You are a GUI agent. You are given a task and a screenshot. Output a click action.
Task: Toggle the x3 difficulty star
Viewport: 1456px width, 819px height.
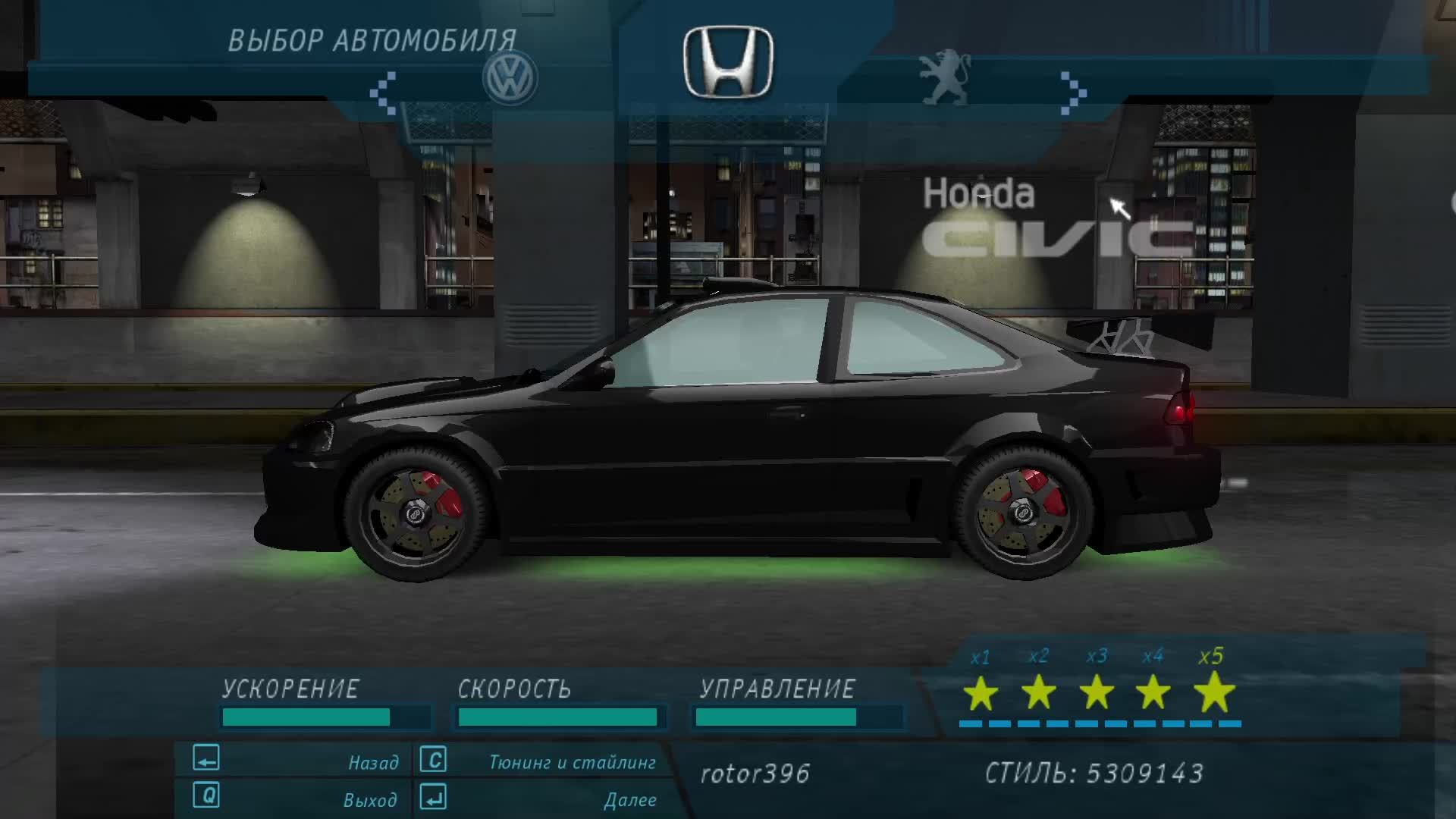[x=1096, y=693]
